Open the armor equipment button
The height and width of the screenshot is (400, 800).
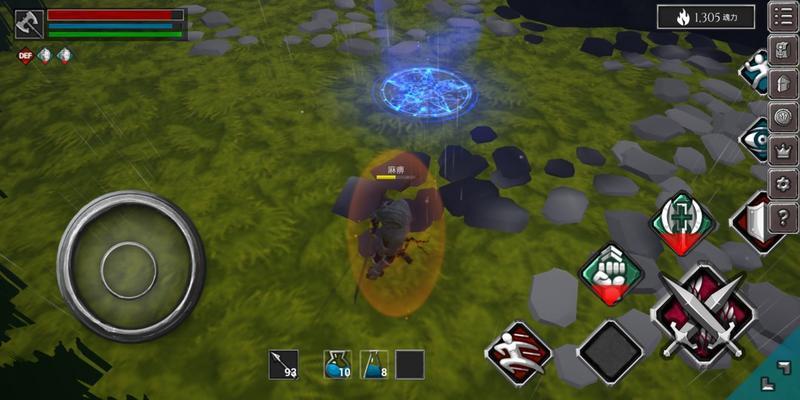(783, 83)
